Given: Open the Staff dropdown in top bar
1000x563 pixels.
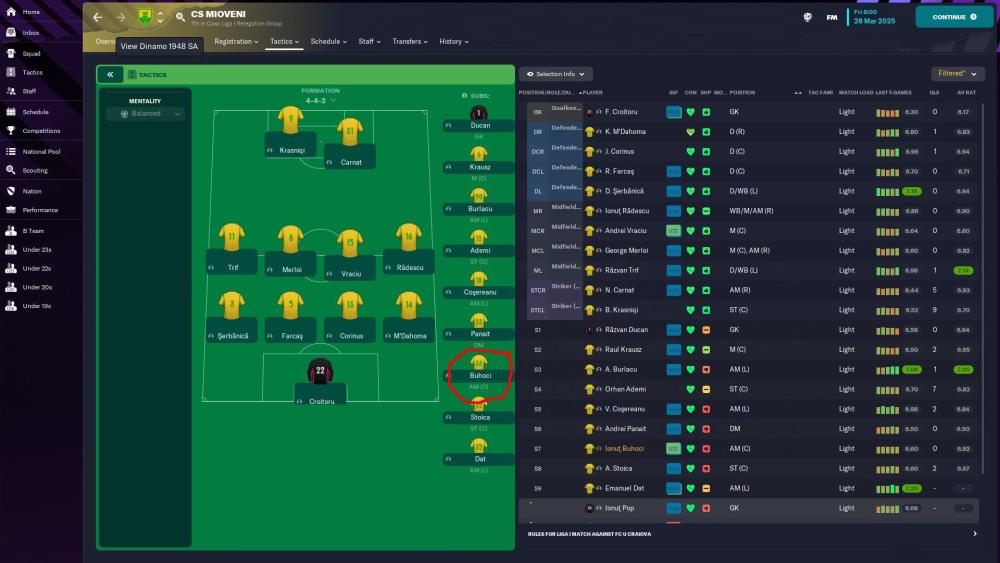Looking at the screenshot, I should tap(369, 42).
